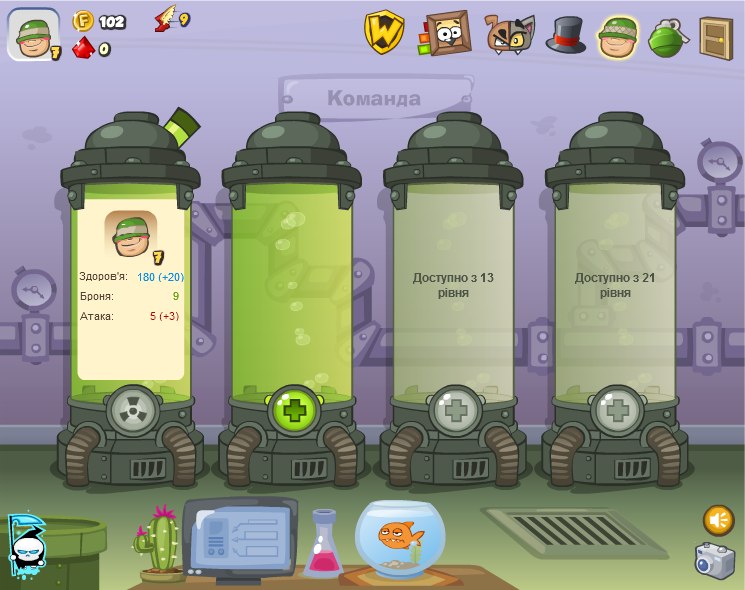Click the player avatar in the corner

(x=33, y=35)
